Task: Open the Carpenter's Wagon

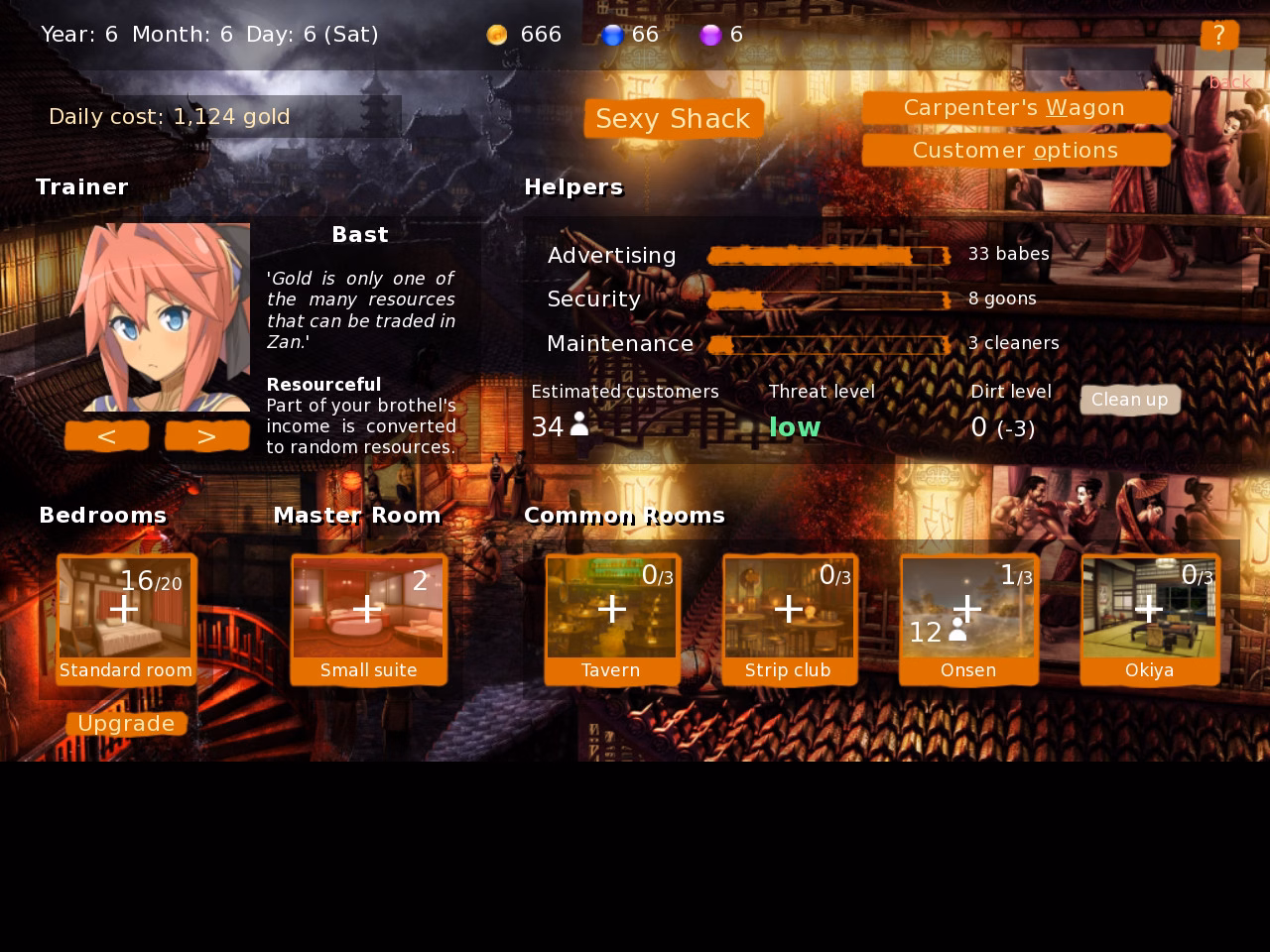Action: tap(1015, 108)
